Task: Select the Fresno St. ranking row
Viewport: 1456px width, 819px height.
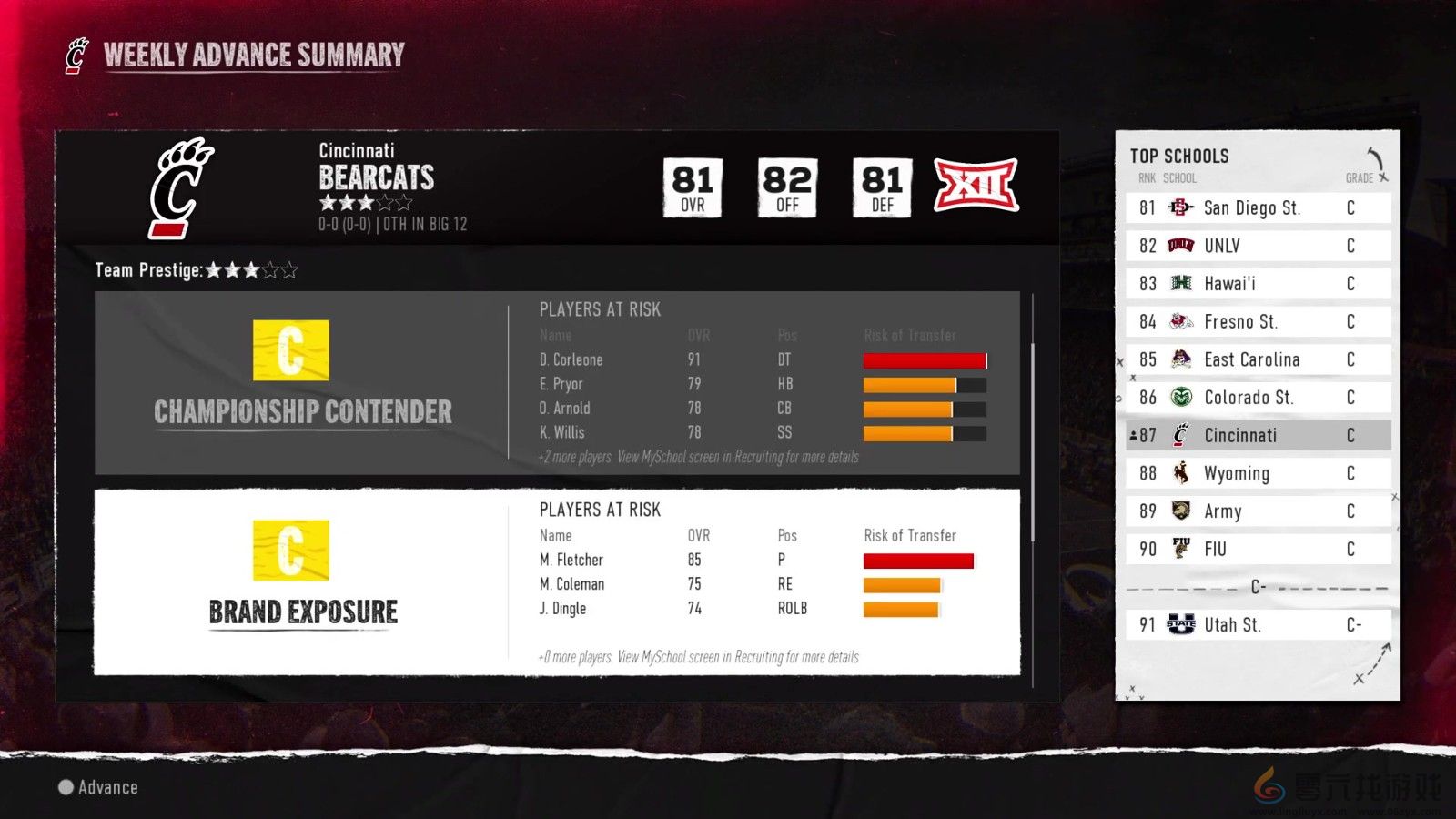Action: (x=1258, y=321)
